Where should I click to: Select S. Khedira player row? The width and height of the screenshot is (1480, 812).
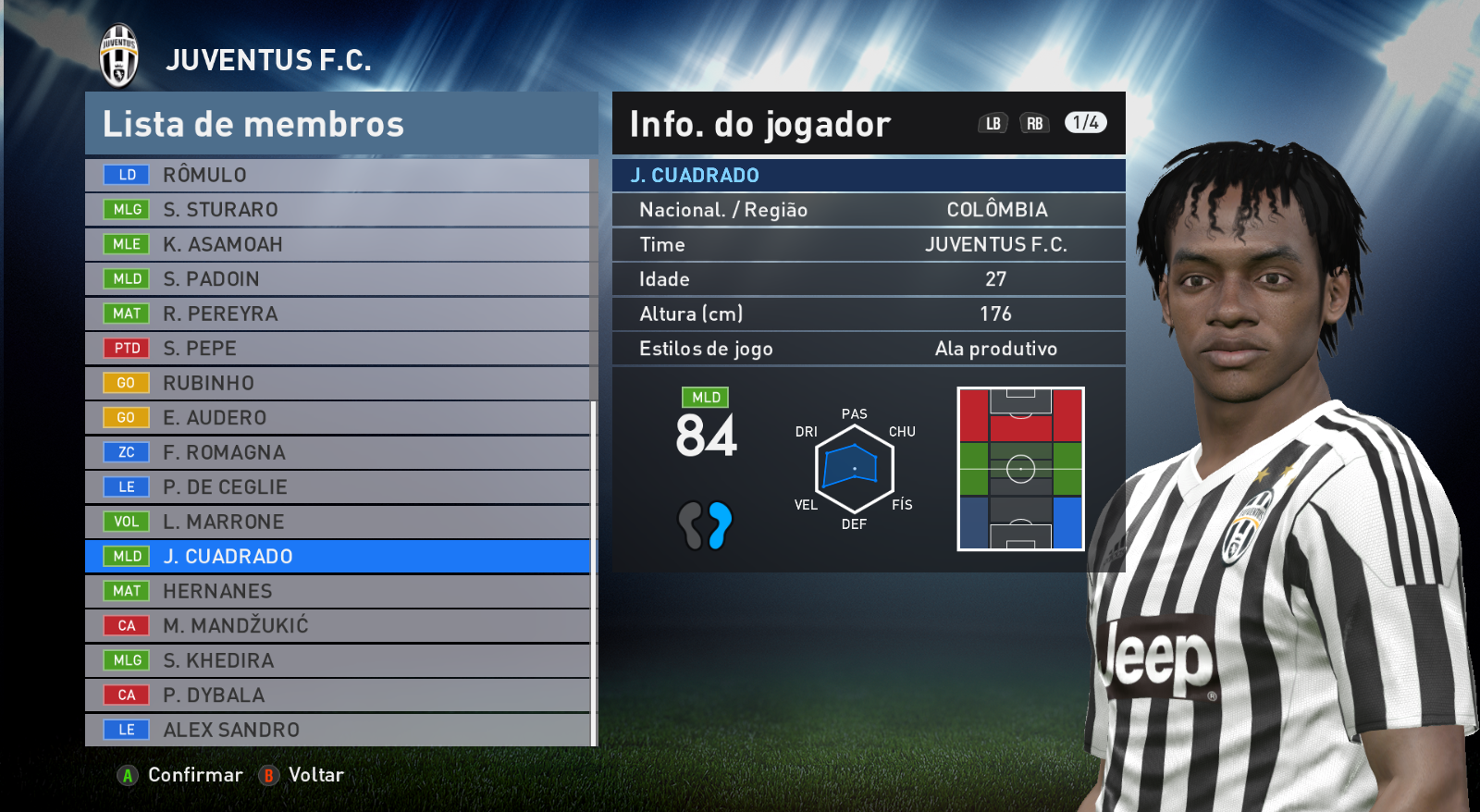338,660
